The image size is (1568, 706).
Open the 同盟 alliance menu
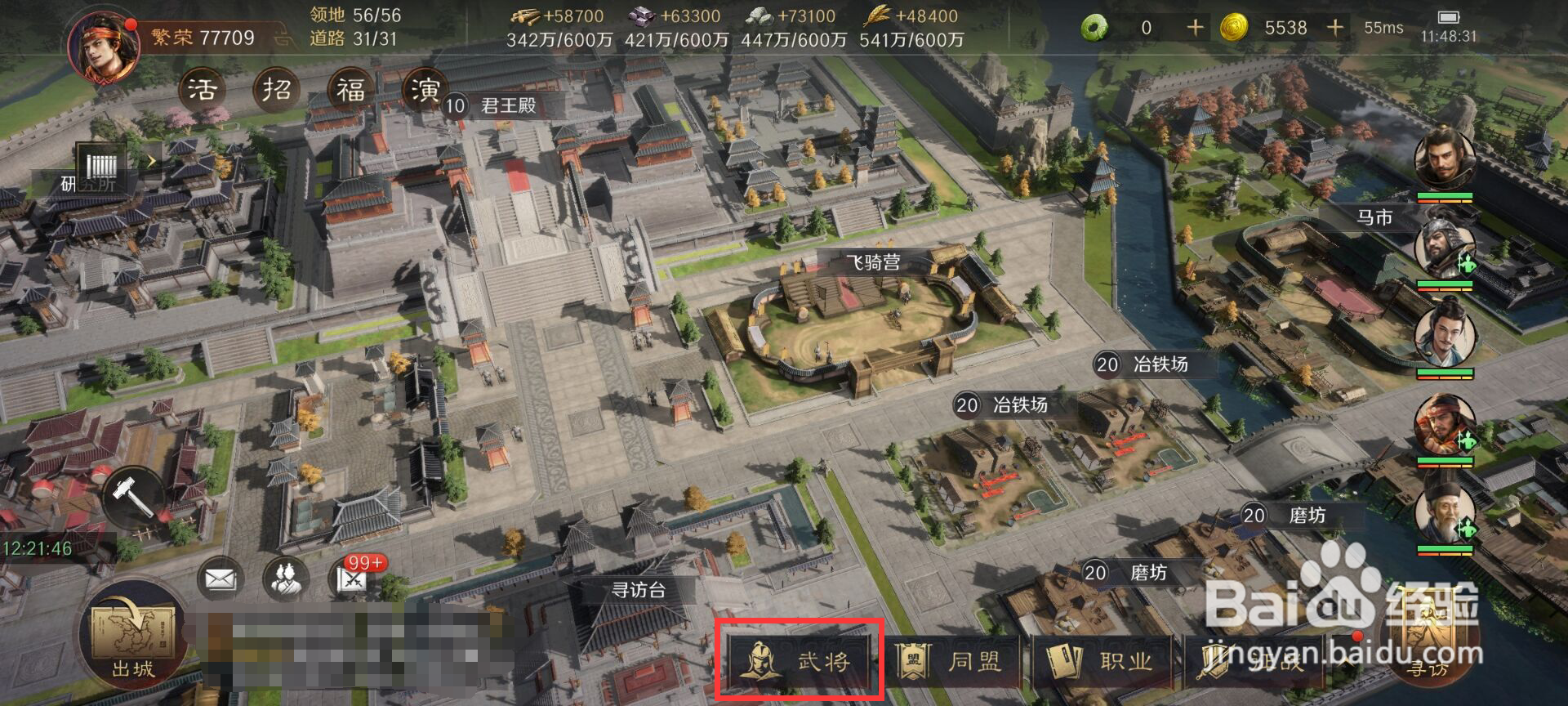(x=951, y=660)
